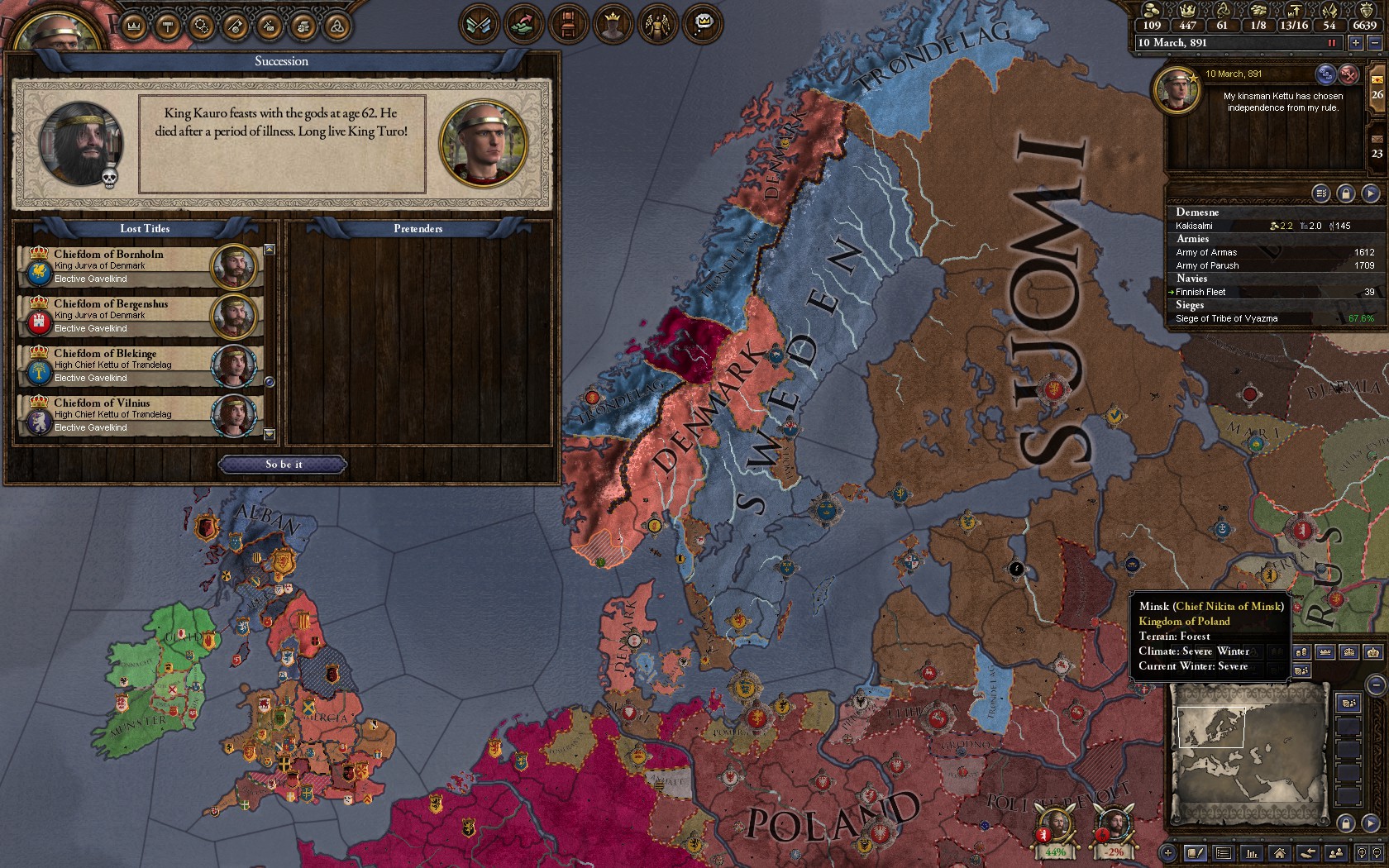Toggle pause on the date bar
1389x868 pixels.
(1332, 43)
